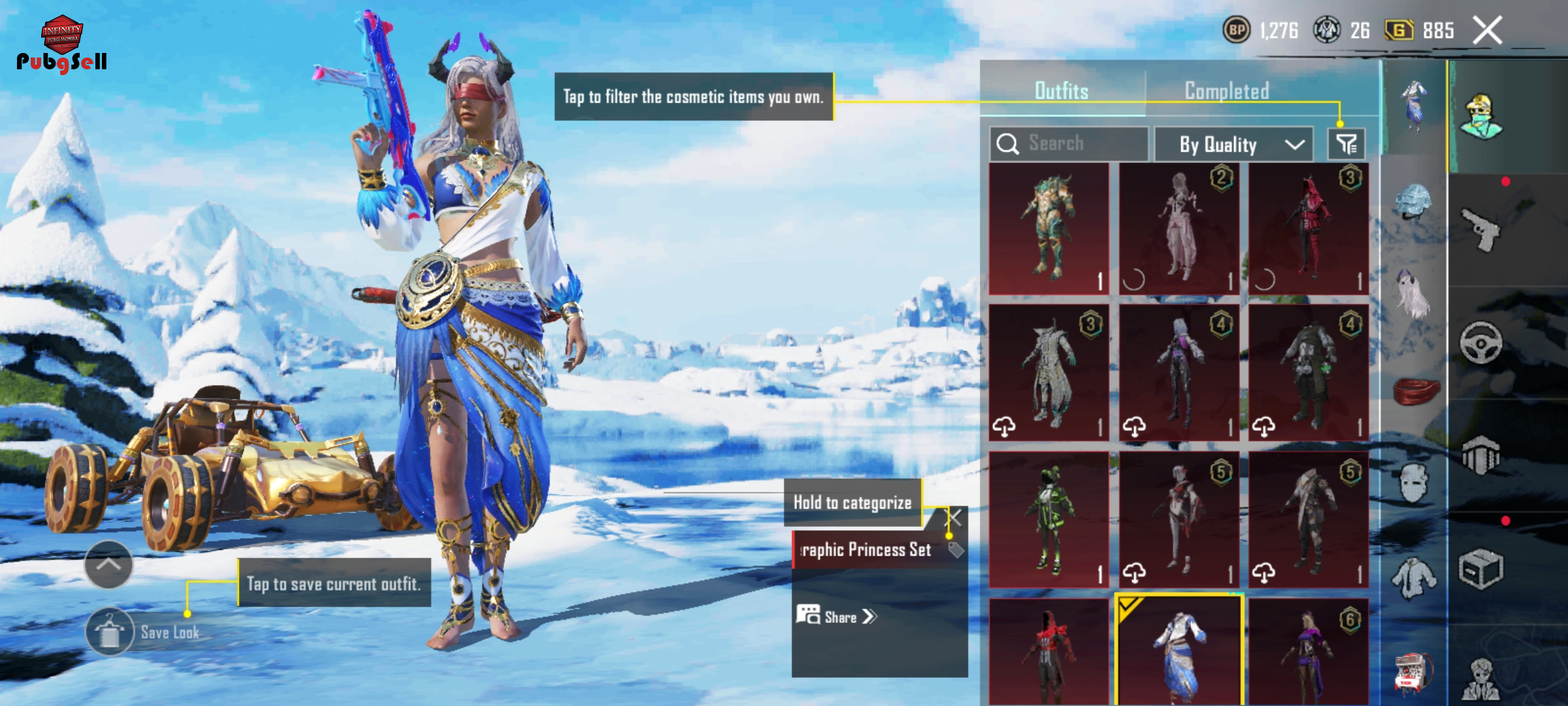Close the inventory with the X button
Screen dimensions: 1568x706
pyautogui.click(x=1487, y=31)
